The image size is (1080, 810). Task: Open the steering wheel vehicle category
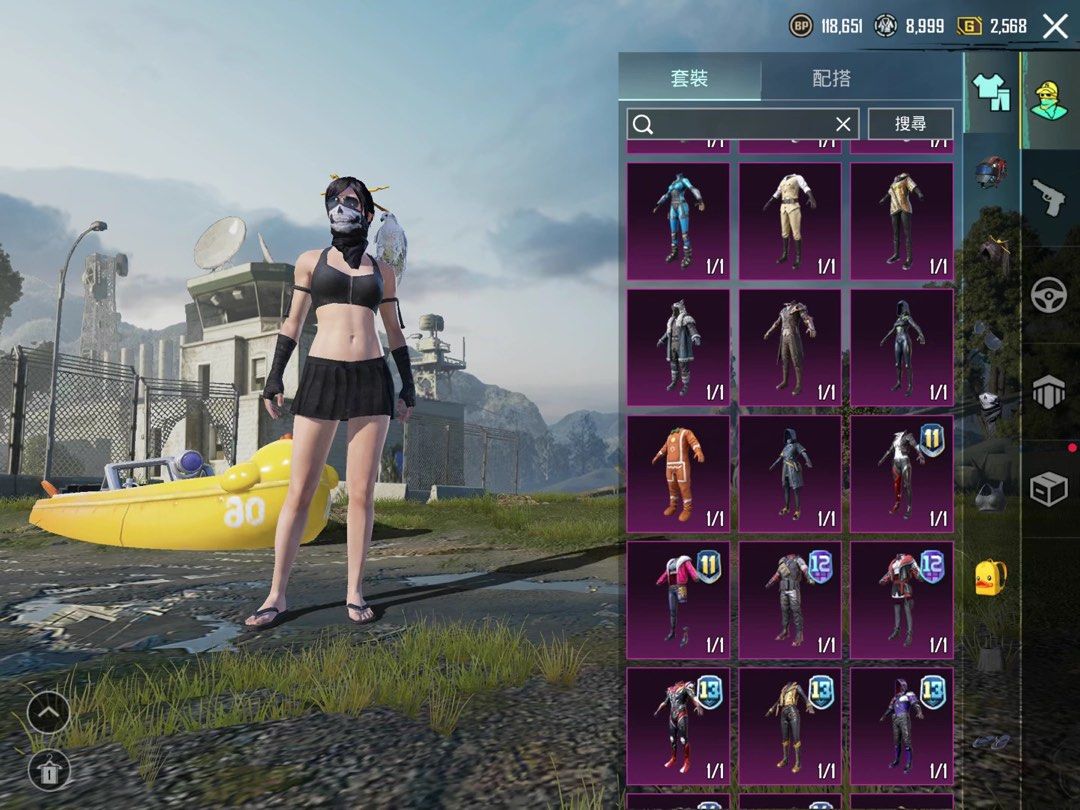[x=1049, y=295]
